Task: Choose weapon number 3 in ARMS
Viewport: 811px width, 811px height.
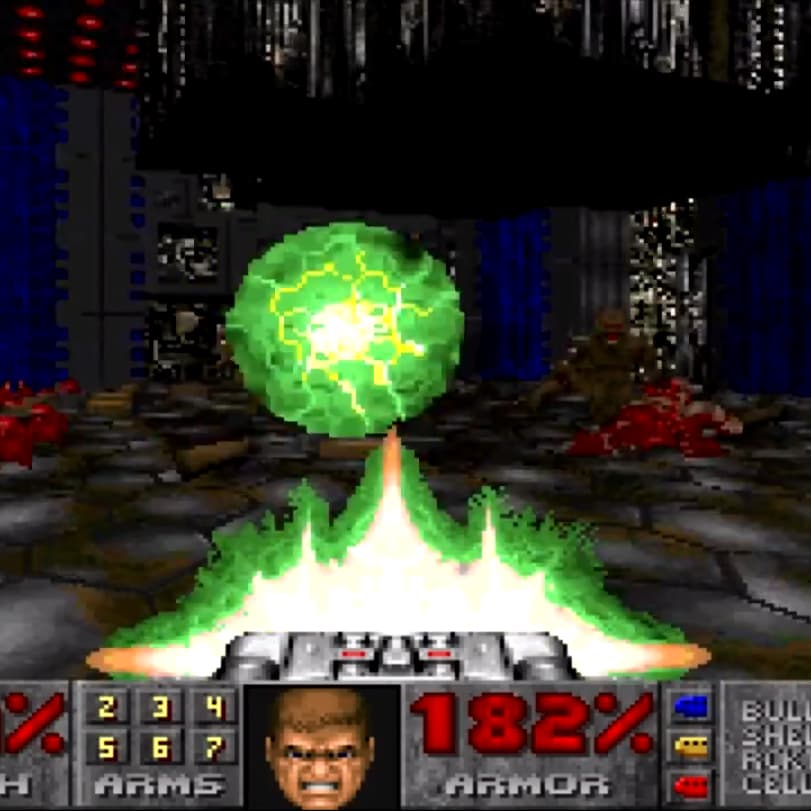Action: [160, 709]
